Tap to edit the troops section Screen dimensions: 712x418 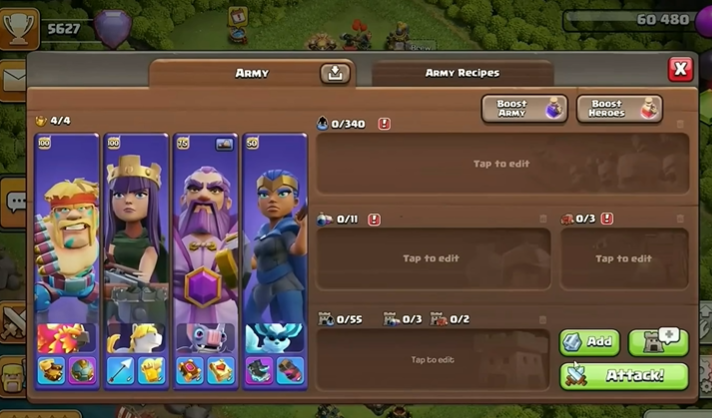pos(502,164)
